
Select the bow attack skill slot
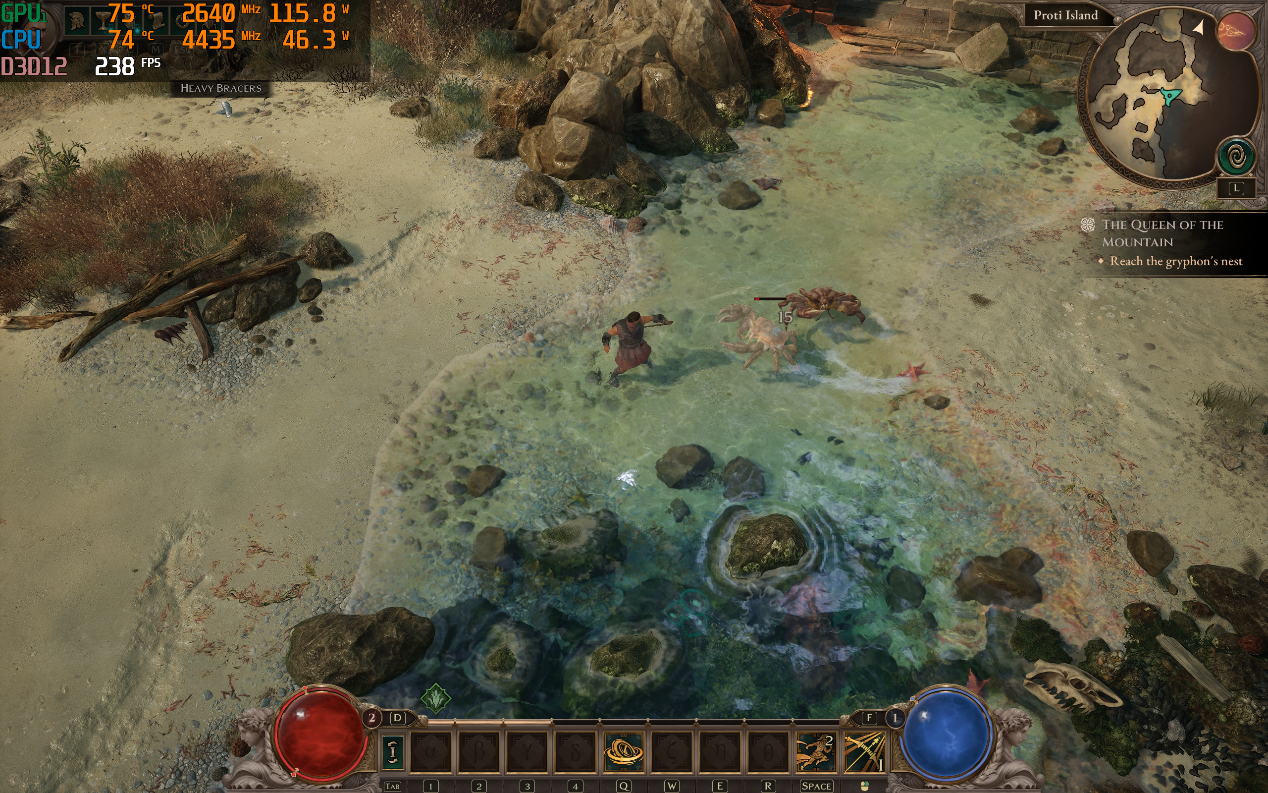click(x=863, y=751)
